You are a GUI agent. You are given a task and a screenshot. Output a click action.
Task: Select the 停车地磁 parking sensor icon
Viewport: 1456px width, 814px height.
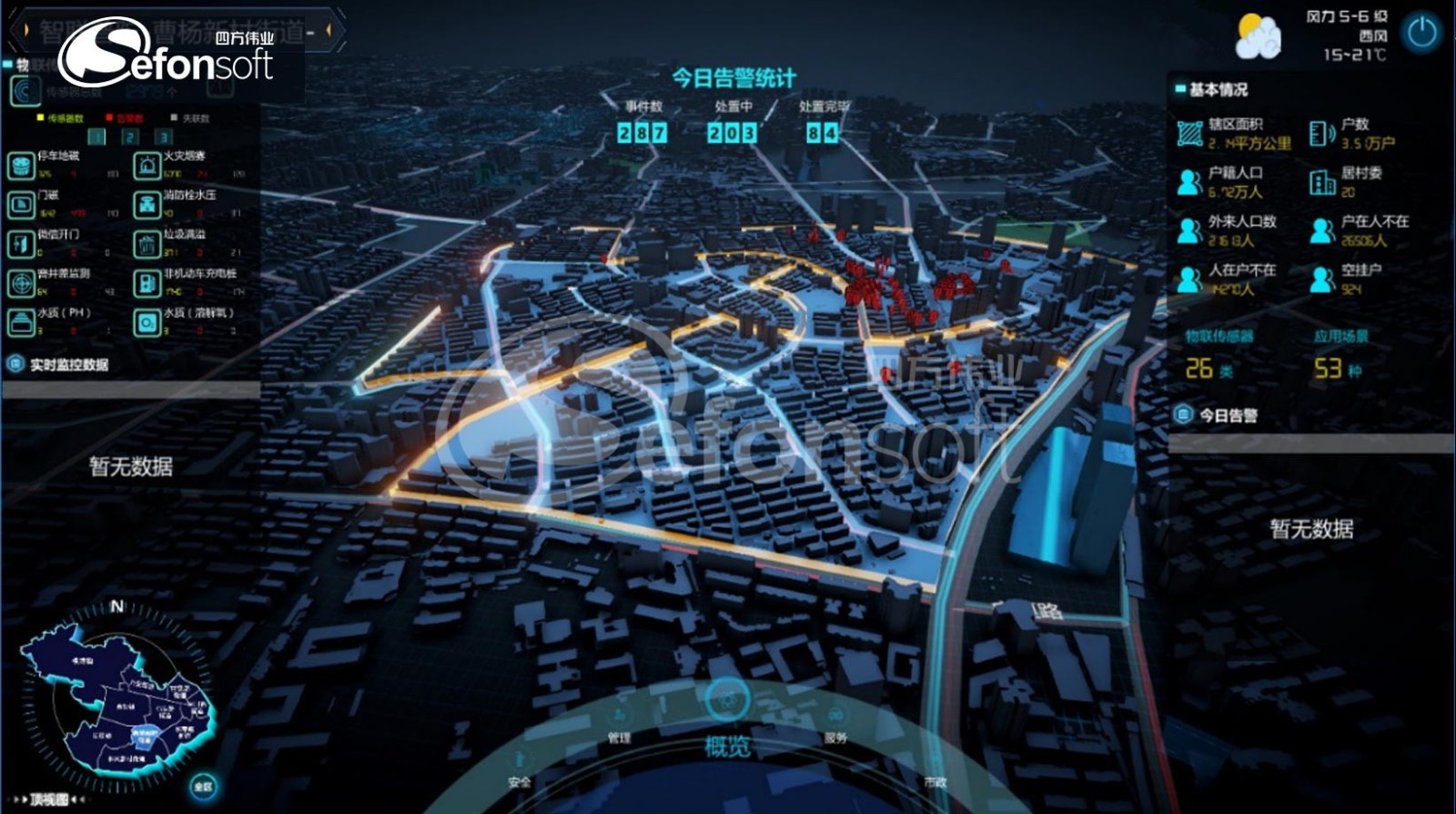click(21, 166)
